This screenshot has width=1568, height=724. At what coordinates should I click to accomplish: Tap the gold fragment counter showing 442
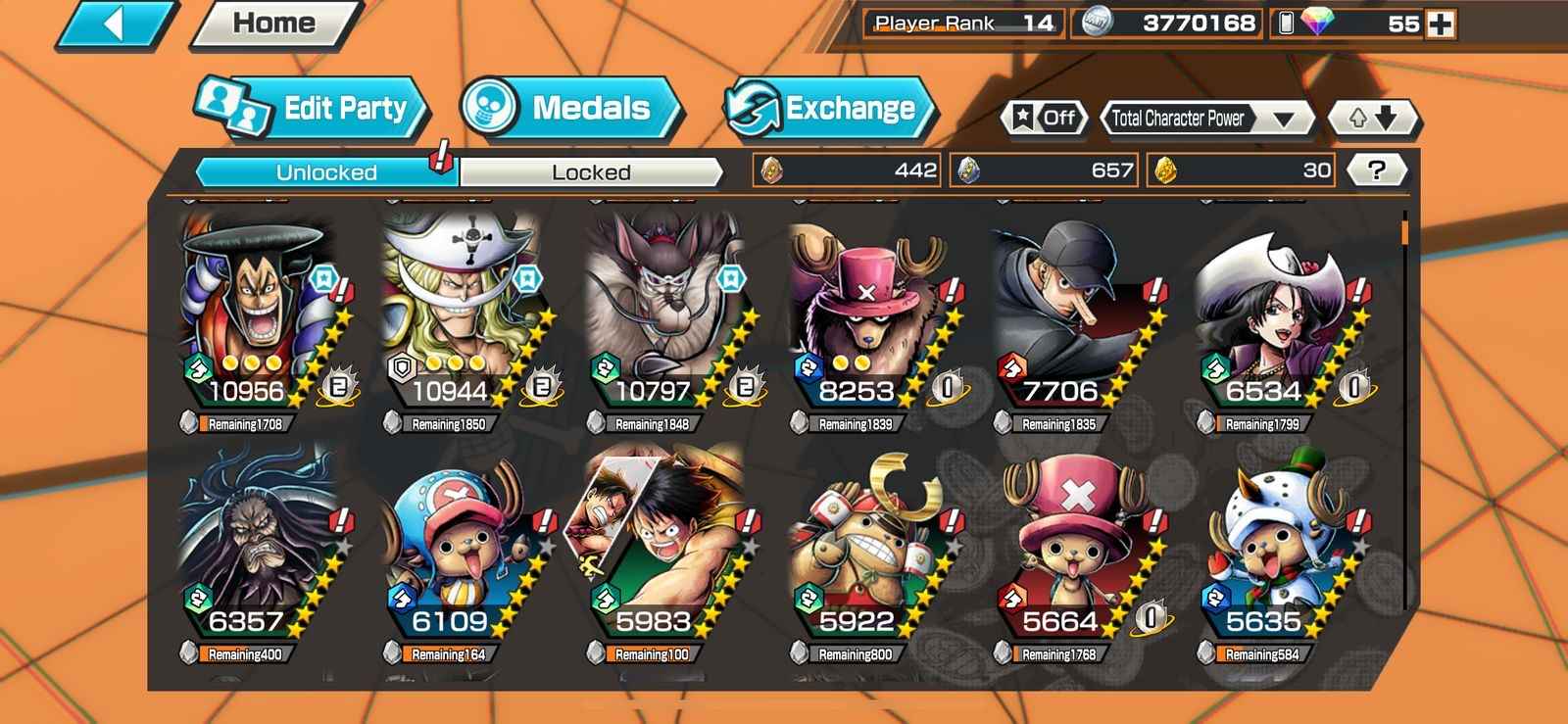pos(848,170)
